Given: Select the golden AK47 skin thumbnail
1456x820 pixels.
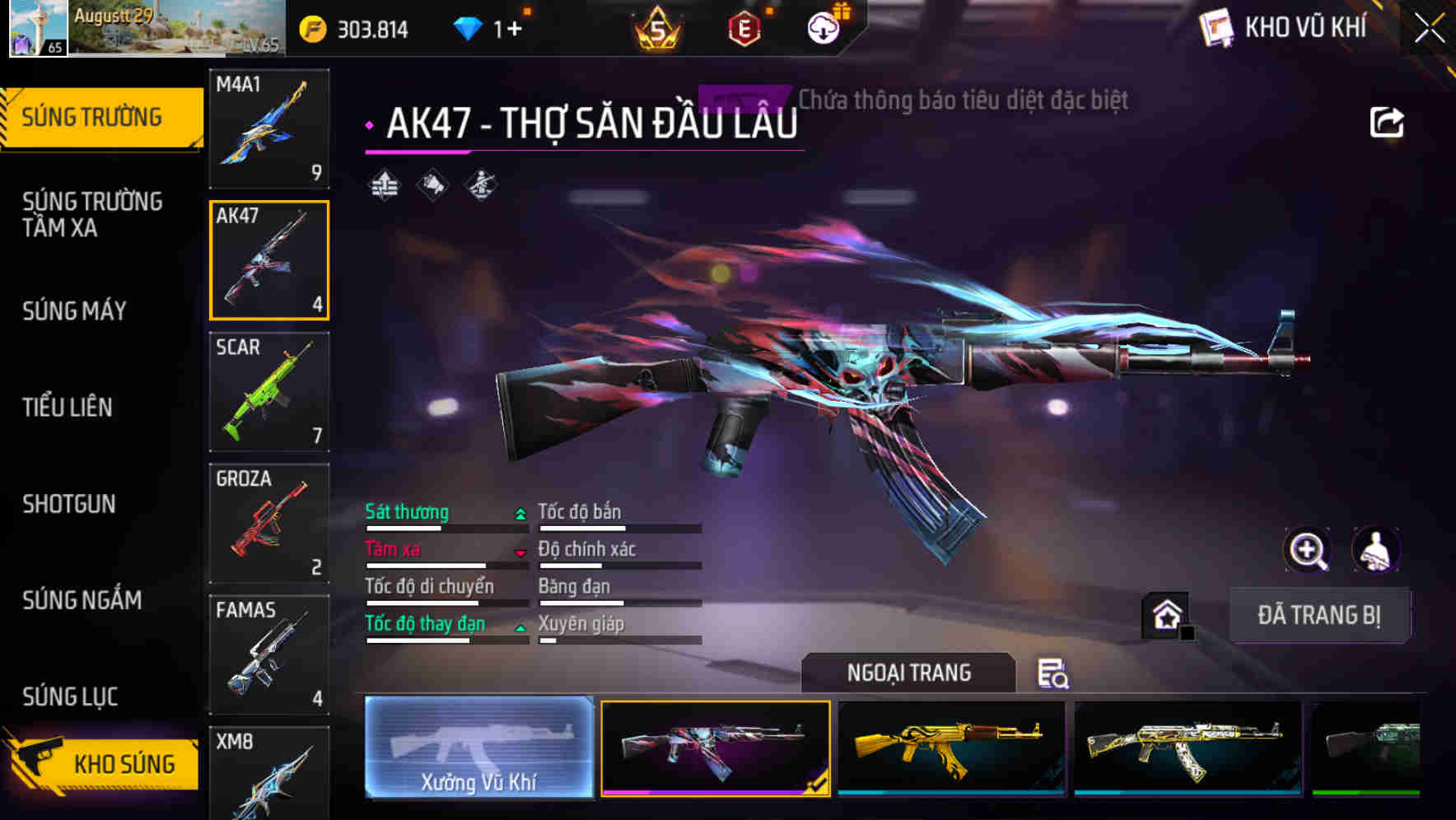Looking at the screenshot, I should 951,748.
